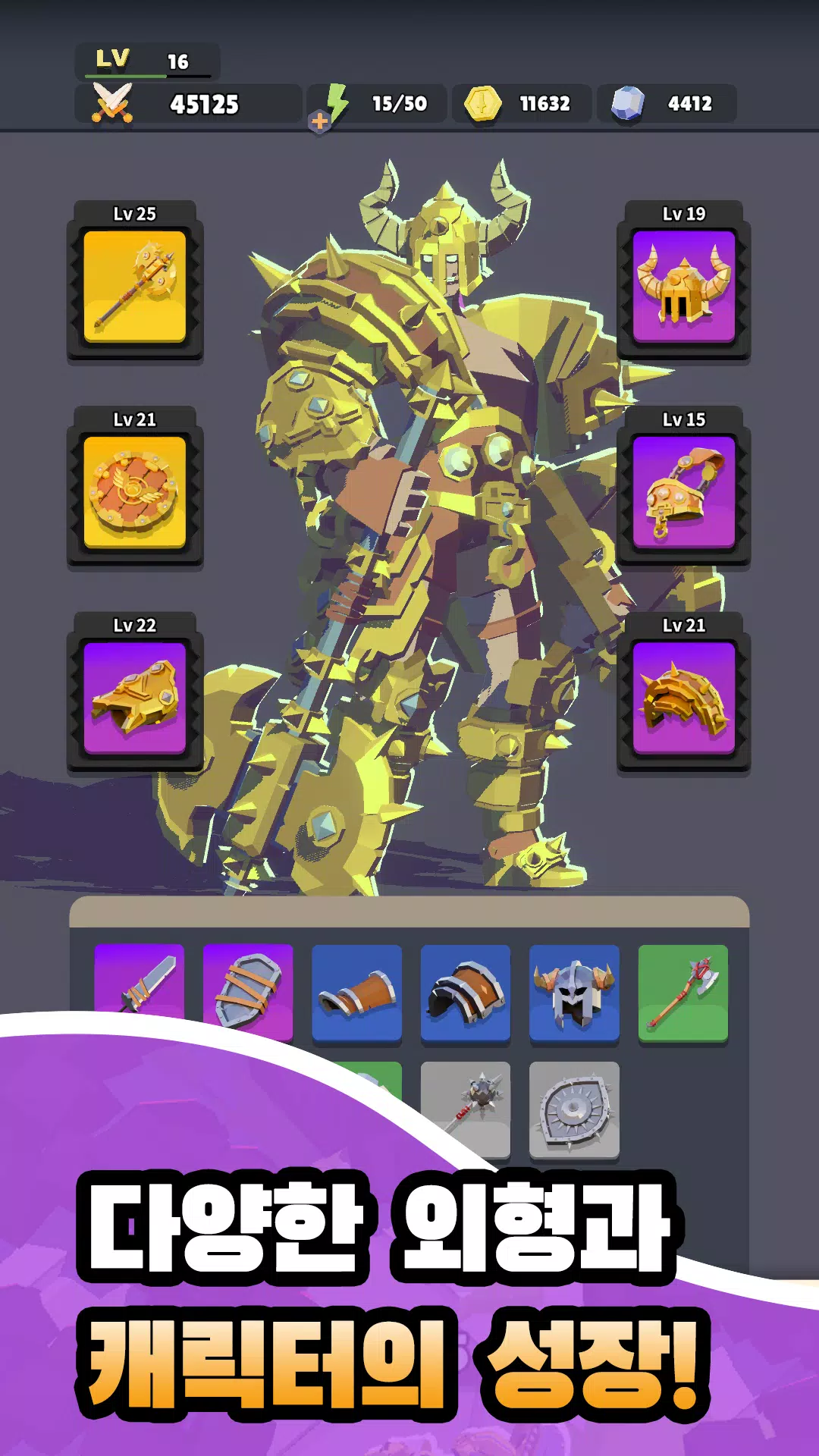Select the green battle axe item
Viewport: 819px width, 1456px height.
coord(683,993)
